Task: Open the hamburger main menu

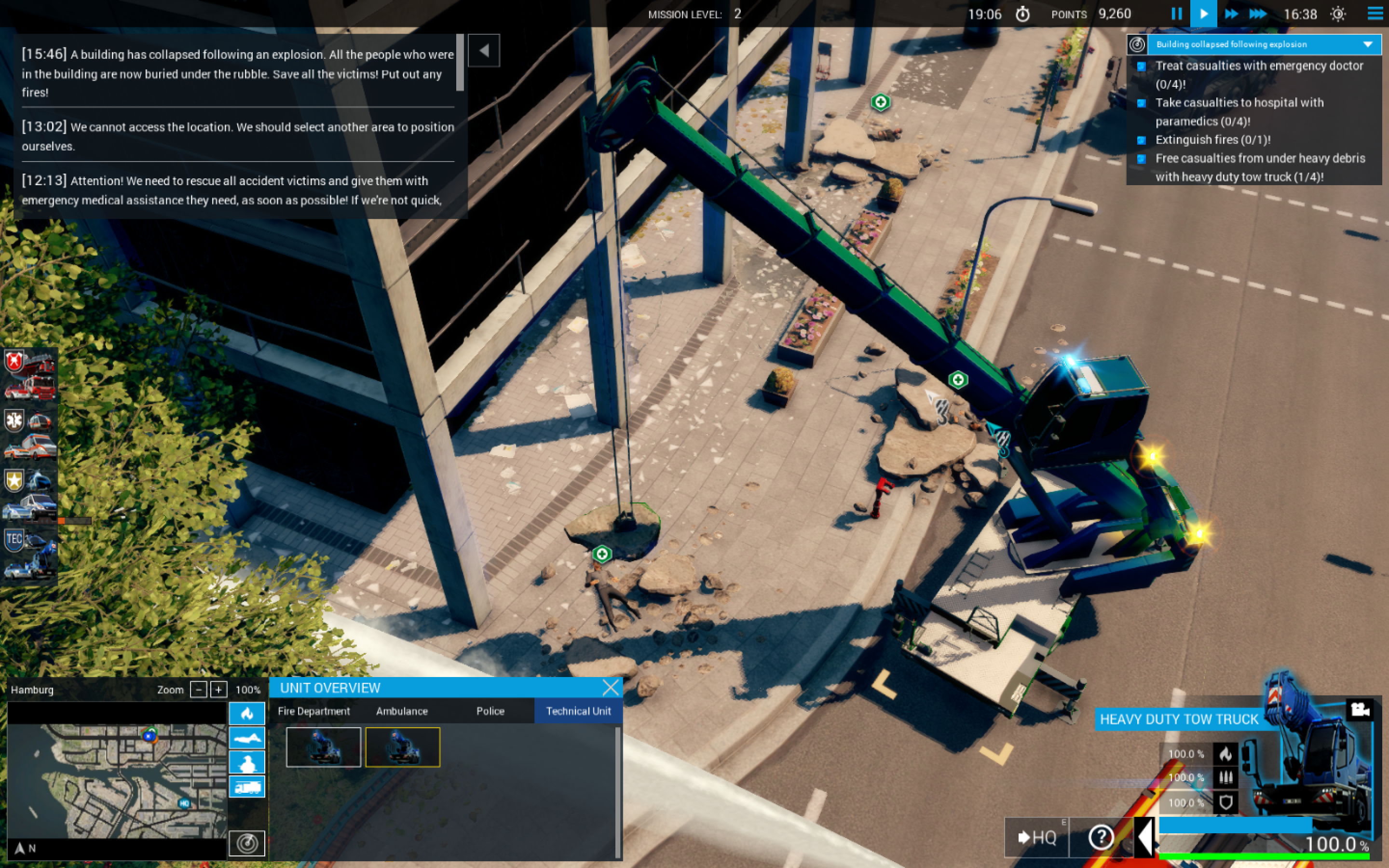Action: (x=1375, y=14)
